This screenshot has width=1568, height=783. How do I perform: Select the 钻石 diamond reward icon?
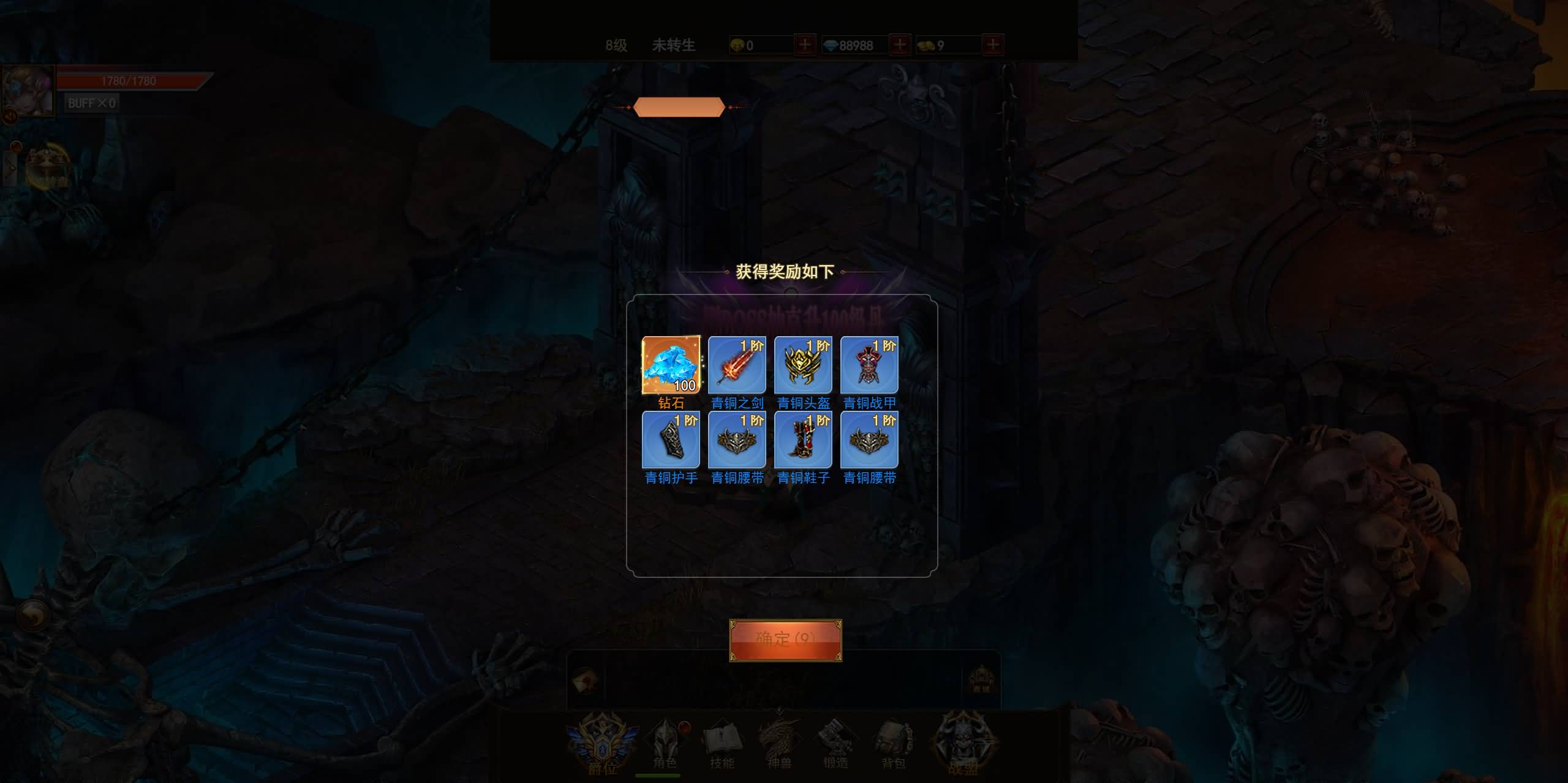671,365
